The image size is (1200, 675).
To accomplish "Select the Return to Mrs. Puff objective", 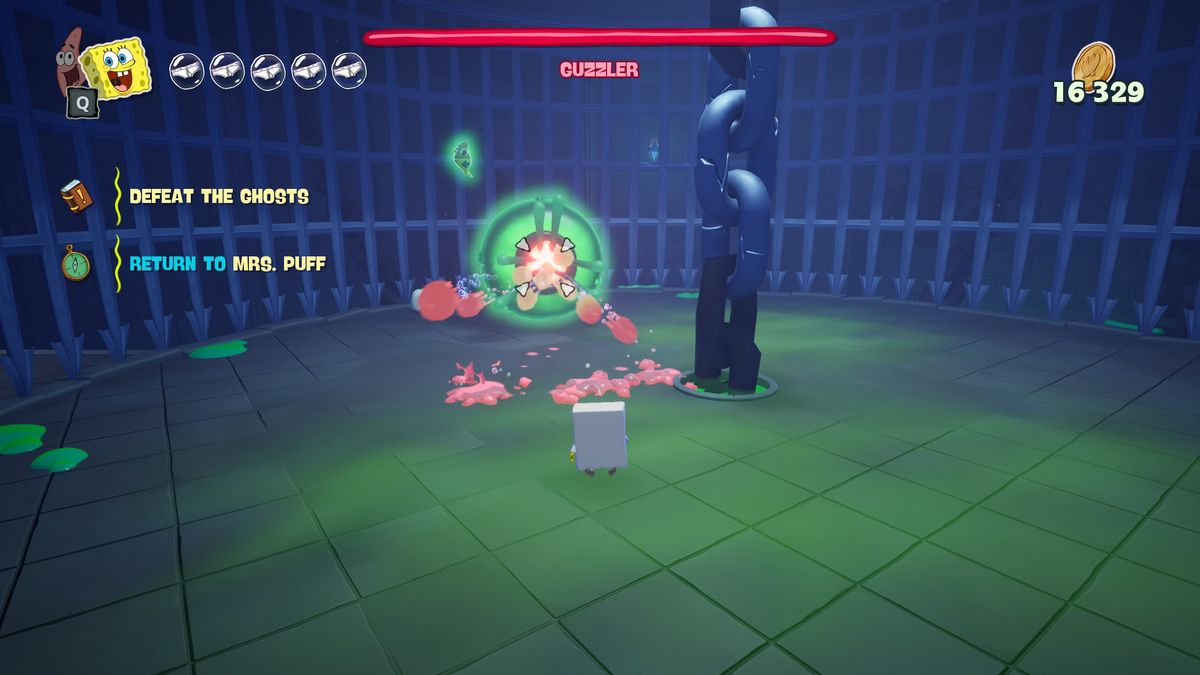I will pos(227,264).
